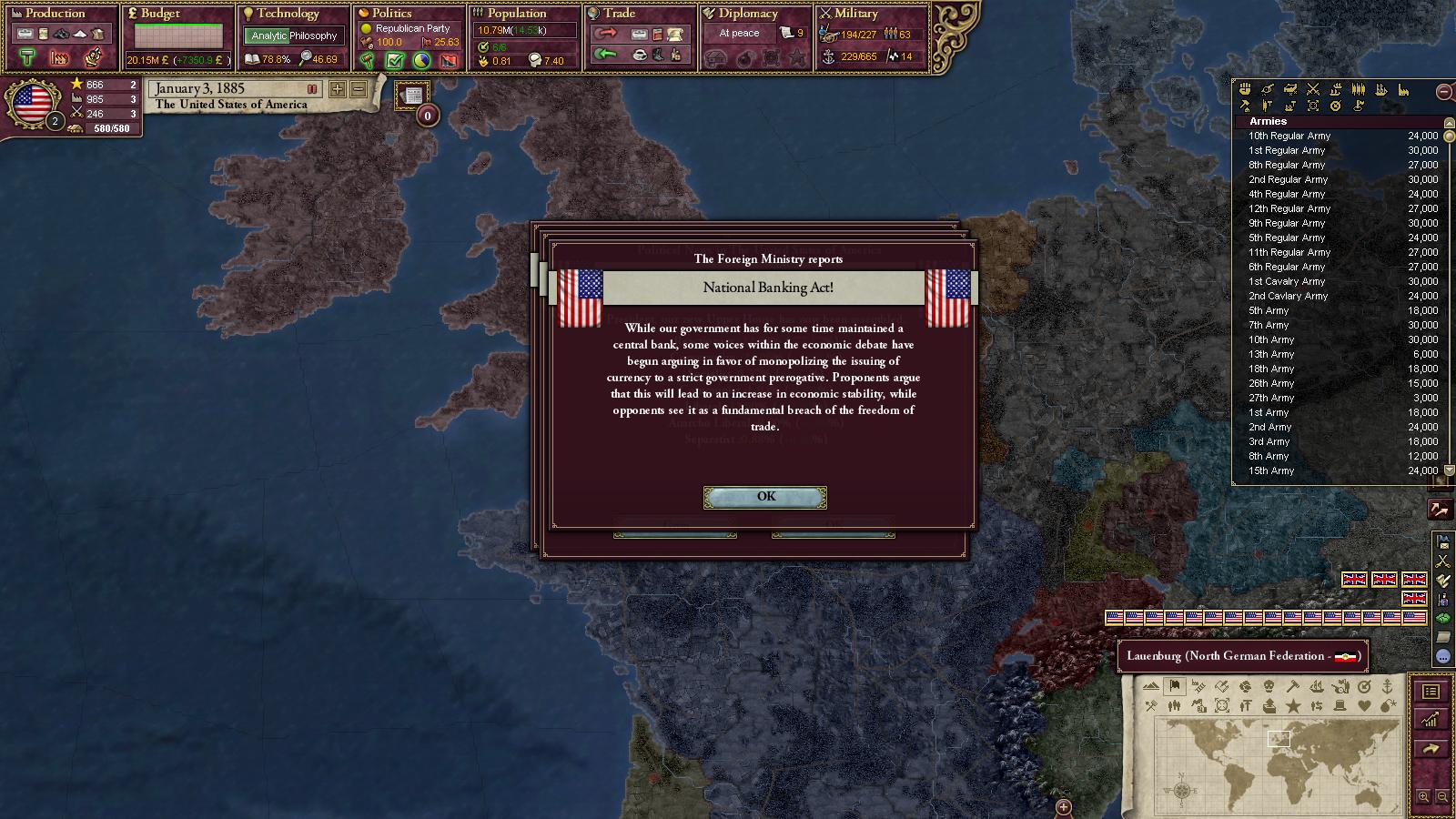Open the Population tab
Image resolution: width=1456 pixels, height=819 pixels.
tap(516, 14)
